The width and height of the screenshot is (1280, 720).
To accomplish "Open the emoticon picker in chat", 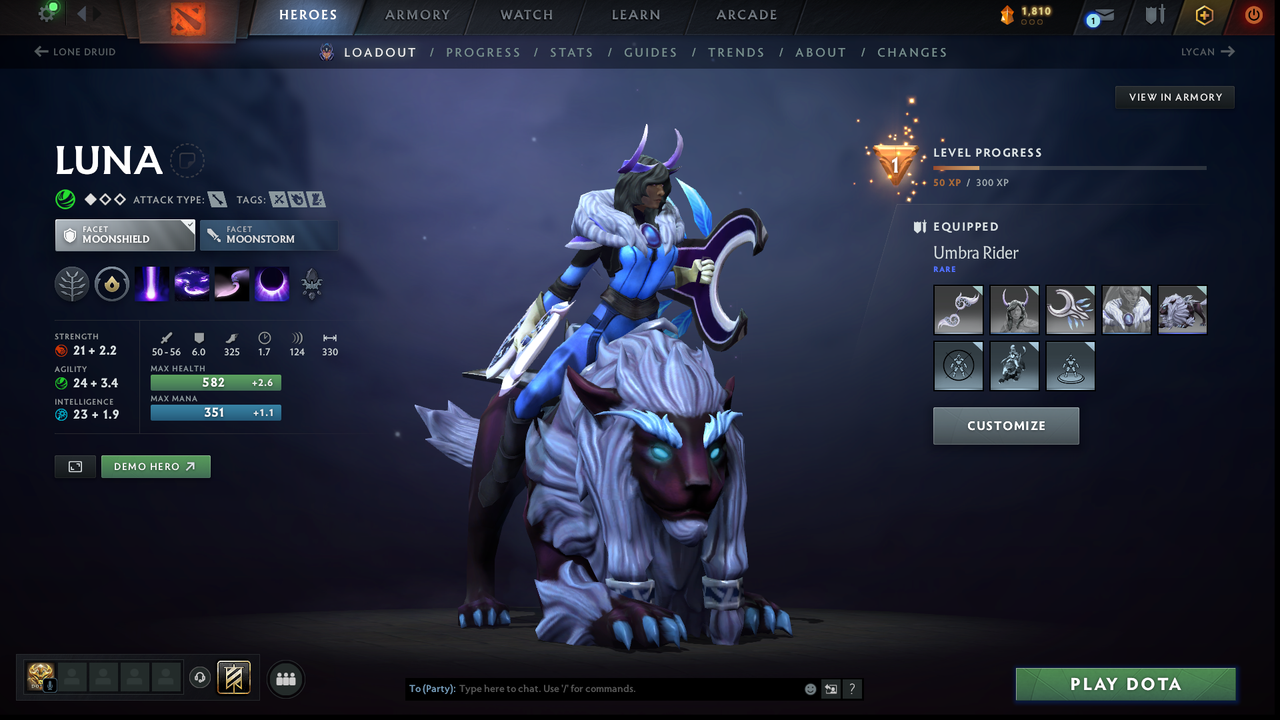I will coord(809,689).
